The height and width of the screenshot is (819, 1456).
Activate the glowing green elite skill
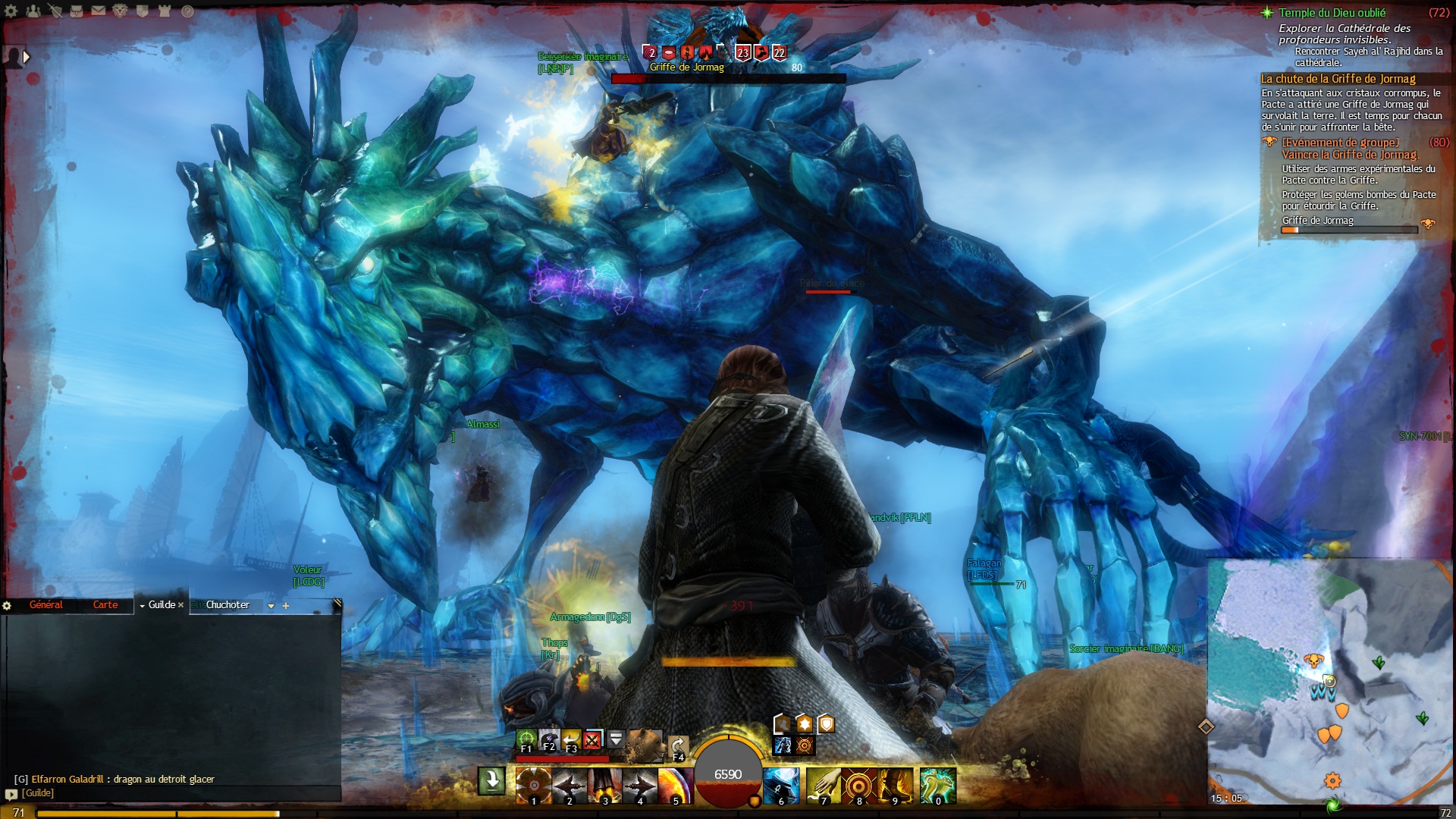(938, 785)
